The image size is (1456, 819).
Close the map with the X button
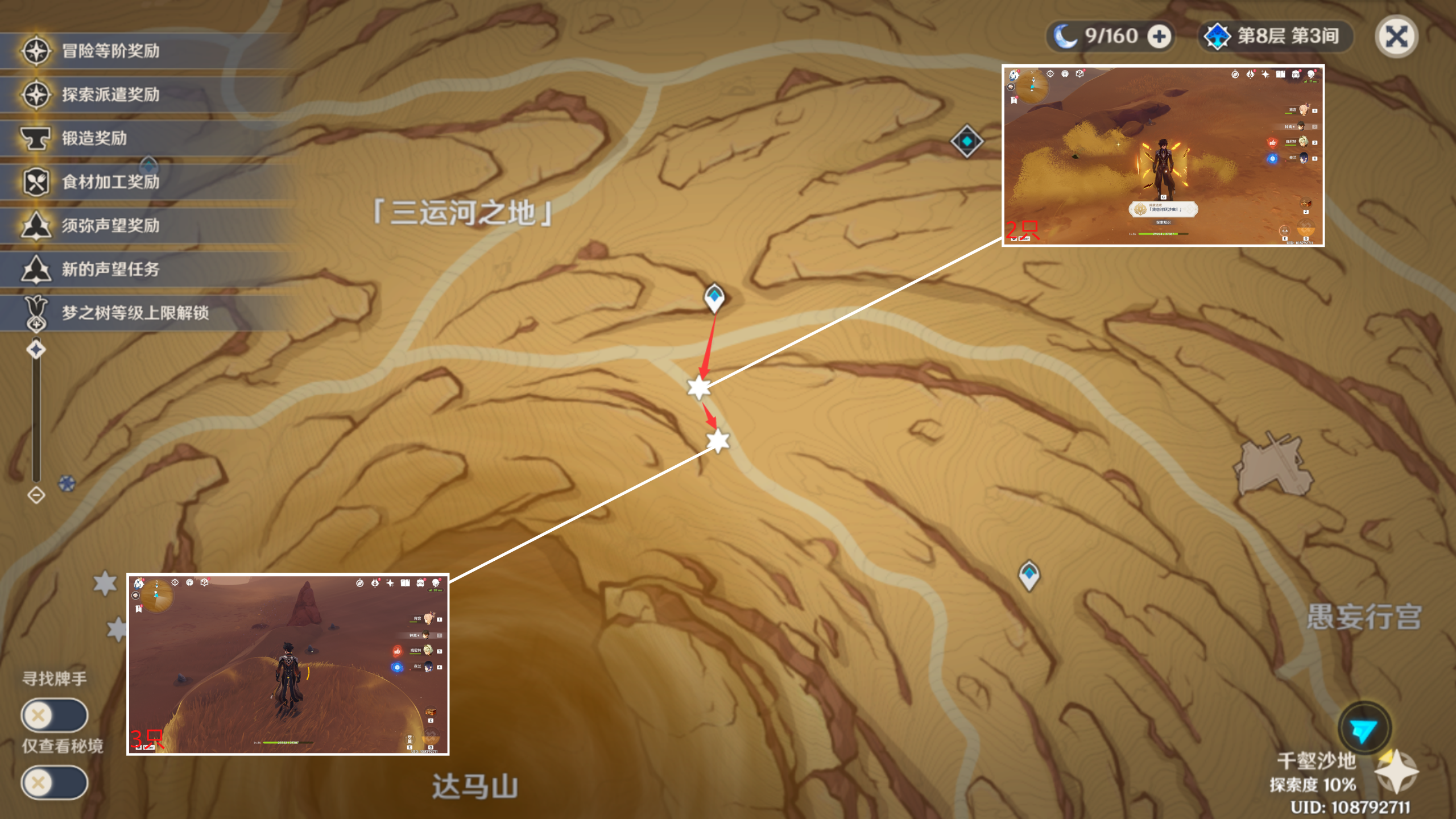point(1396,37)
